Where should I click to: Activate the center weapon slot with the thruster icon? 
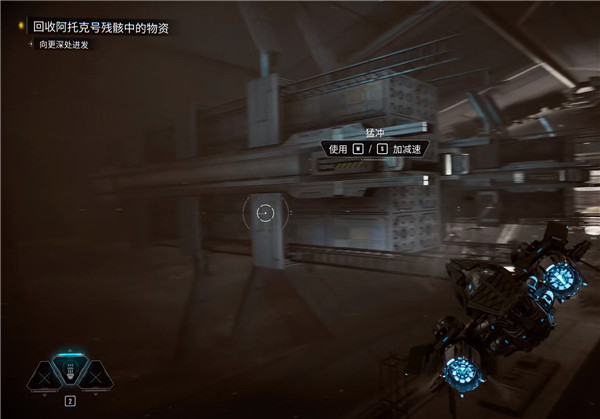[71, 371]
